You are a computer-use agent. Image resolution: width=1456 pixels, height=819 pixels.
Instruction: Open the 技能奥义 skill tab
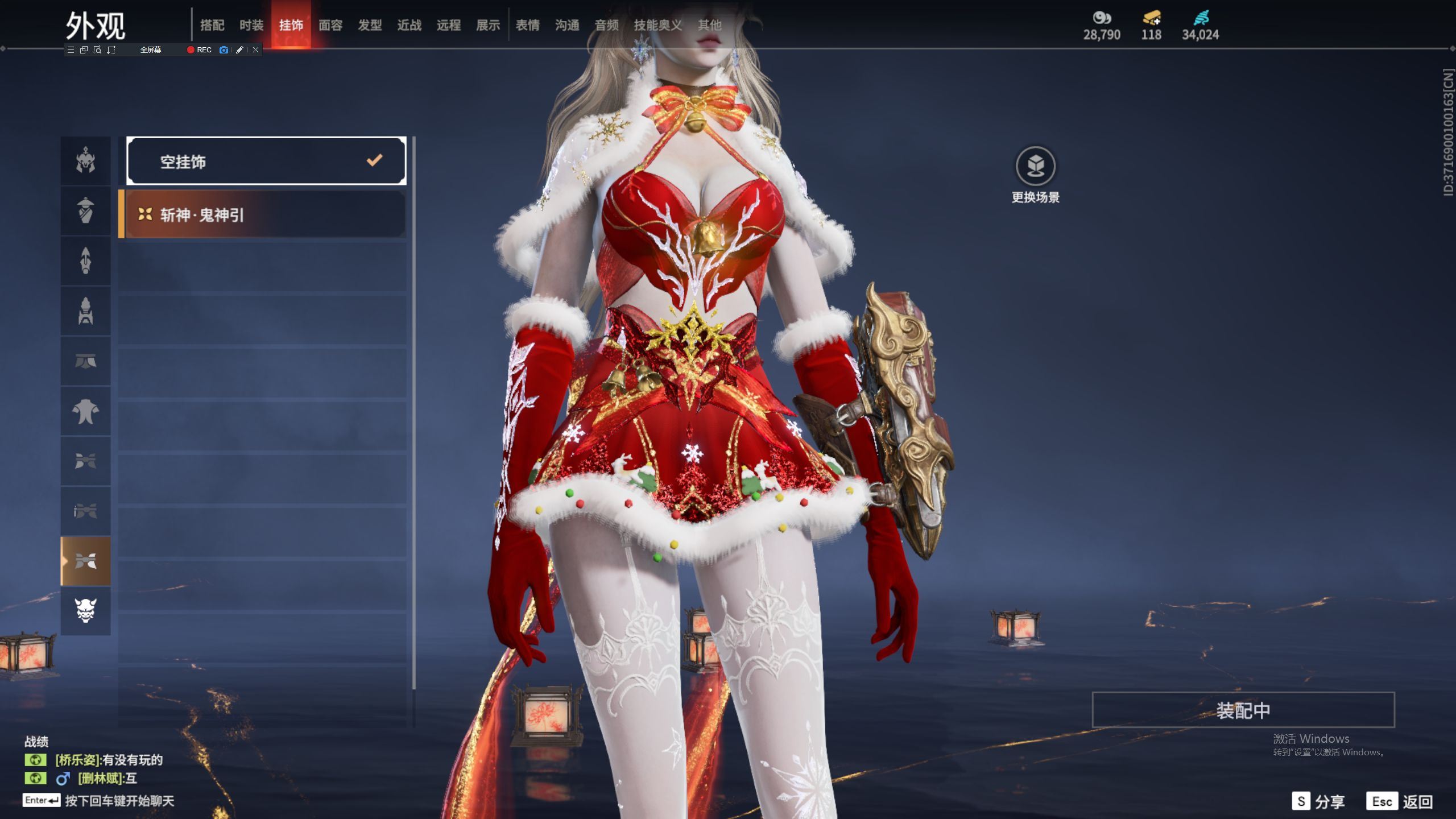657,25
